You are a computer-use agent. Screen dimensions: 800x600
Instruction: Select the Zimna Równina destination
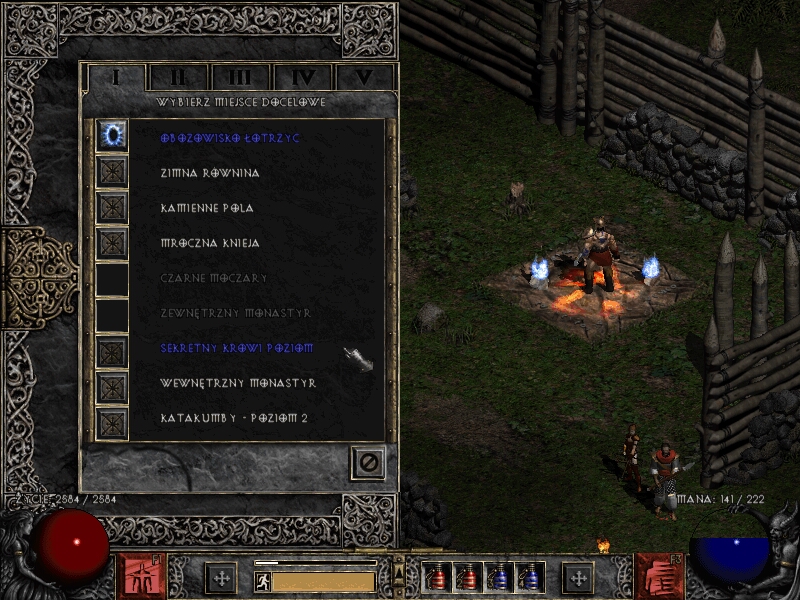coord(112,172)
